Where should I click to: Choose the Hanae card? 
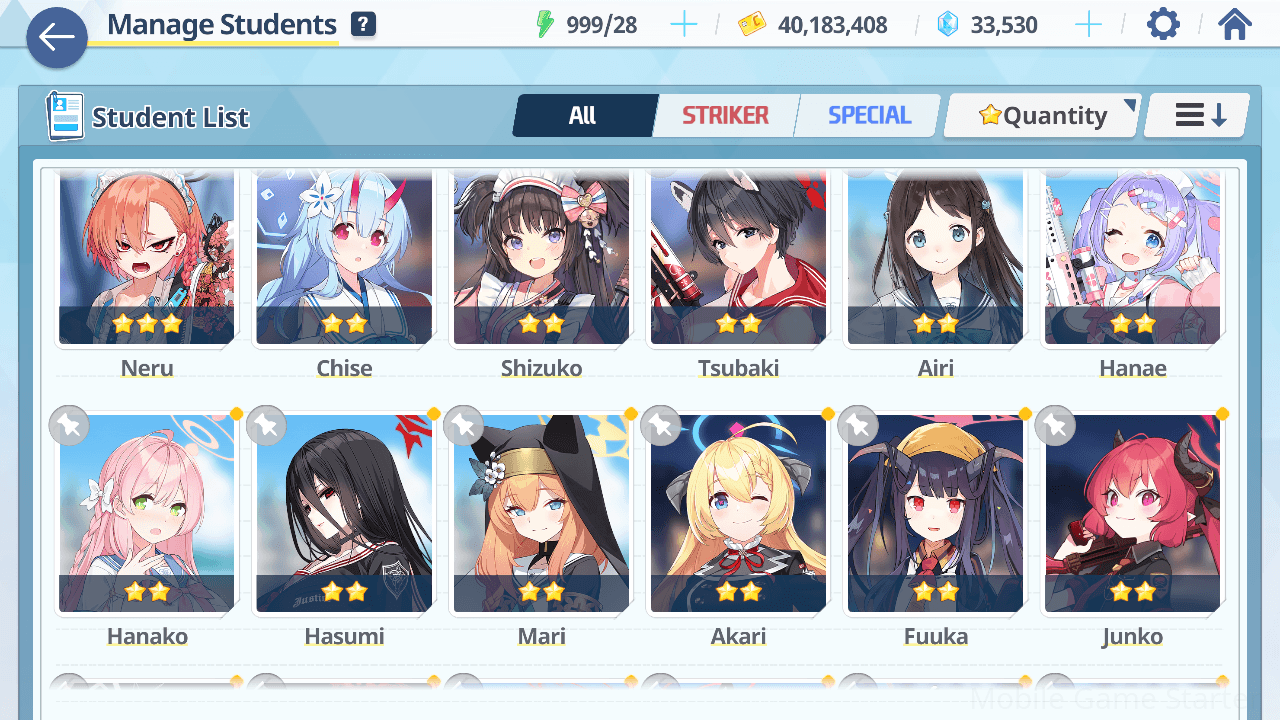1132,258
